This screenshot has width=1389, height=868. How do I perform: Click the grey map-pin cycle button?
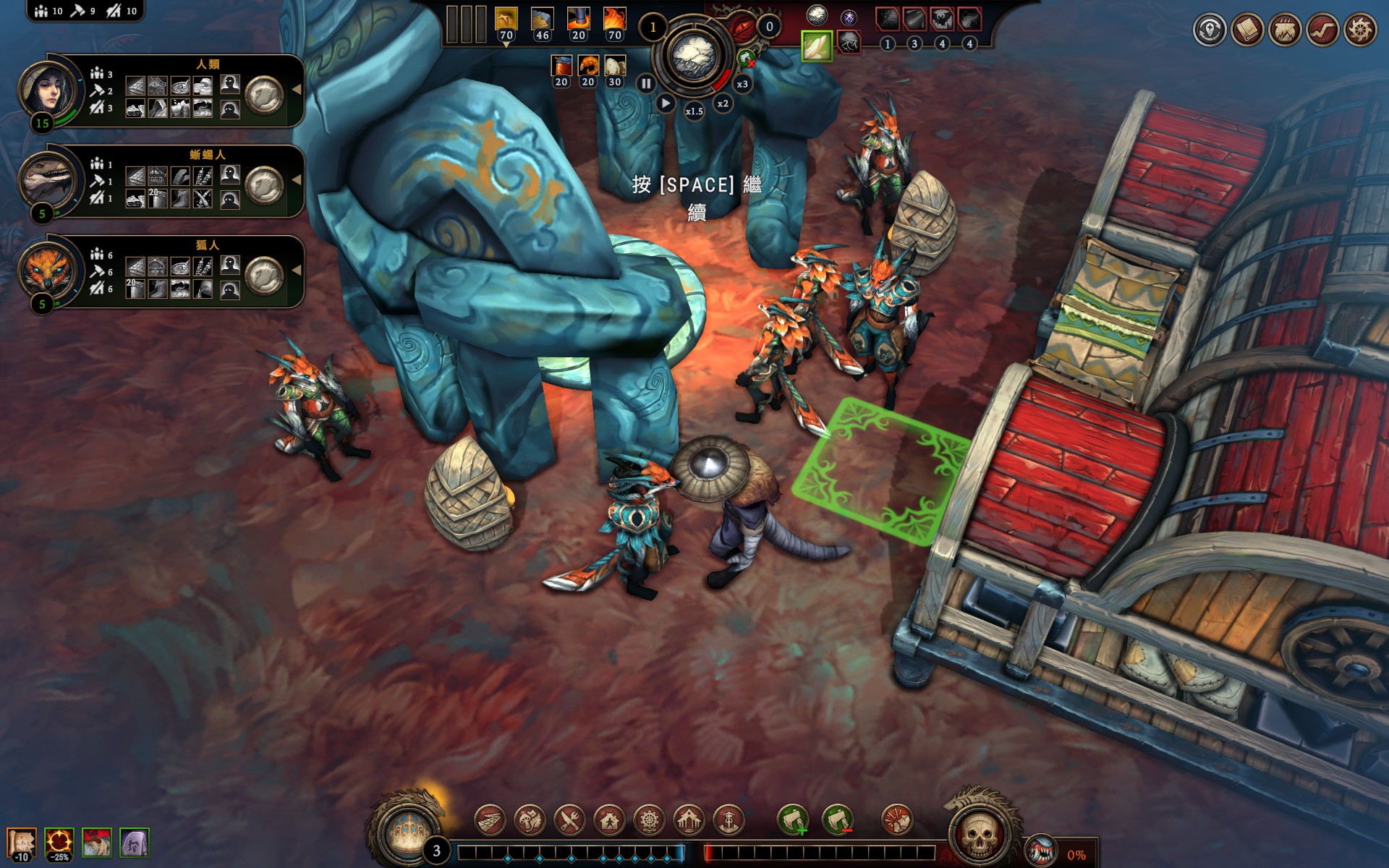tap(1210, 30)
